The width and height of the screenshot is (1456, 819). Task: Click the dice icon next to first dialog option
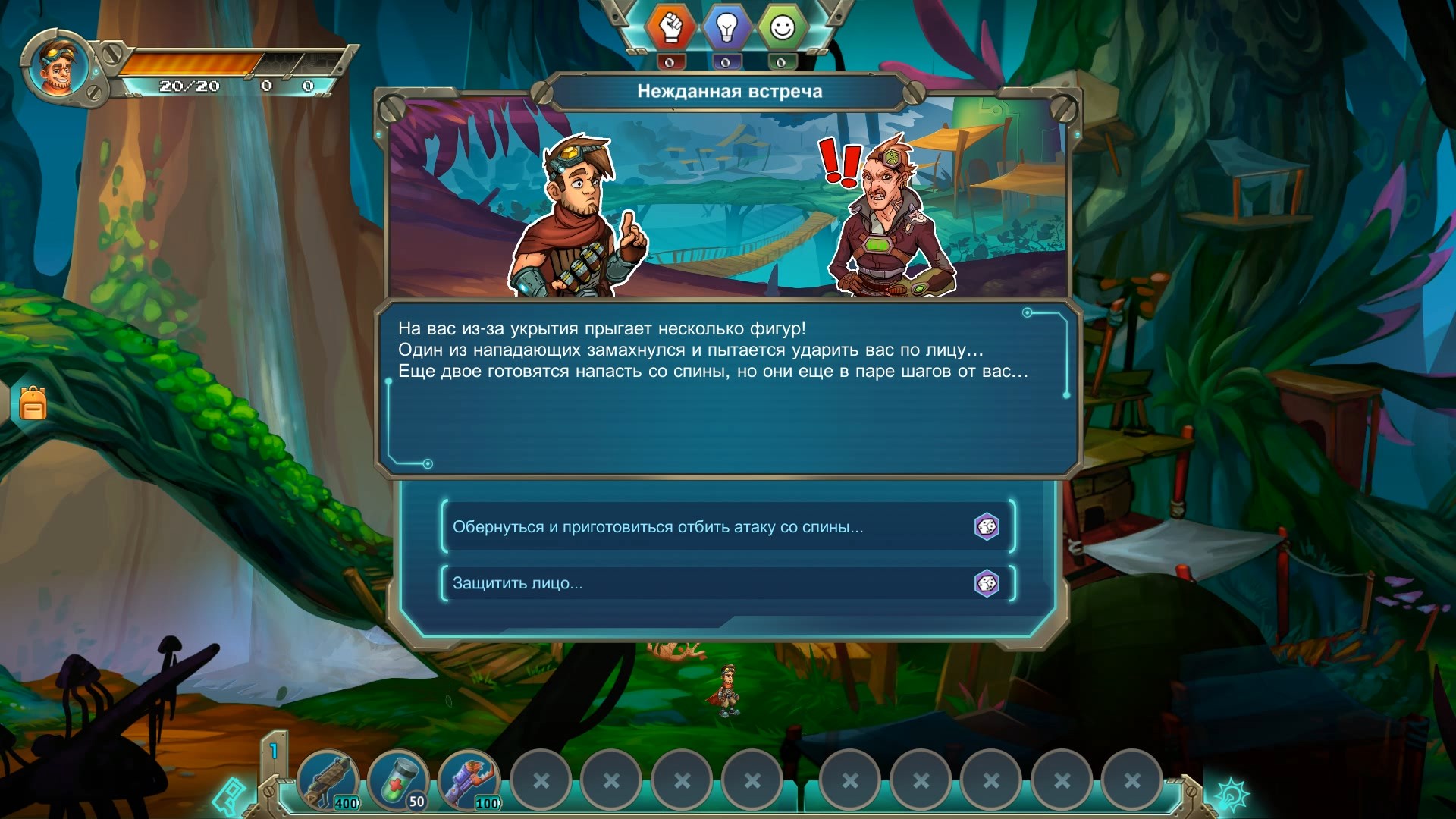(987, 526)
